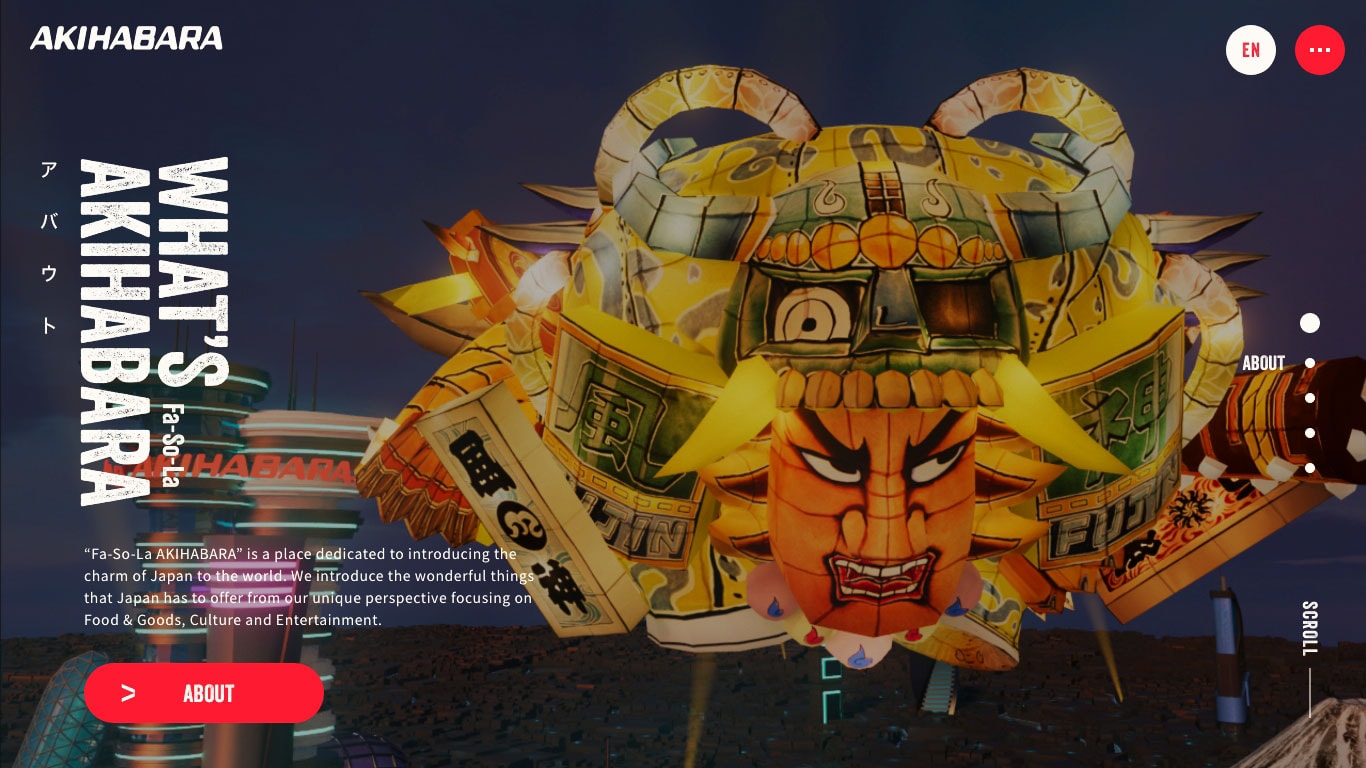Jump to the ABOUT section dot
This screenshot has width=1366, height=768.
click(x=1310, y=363)
